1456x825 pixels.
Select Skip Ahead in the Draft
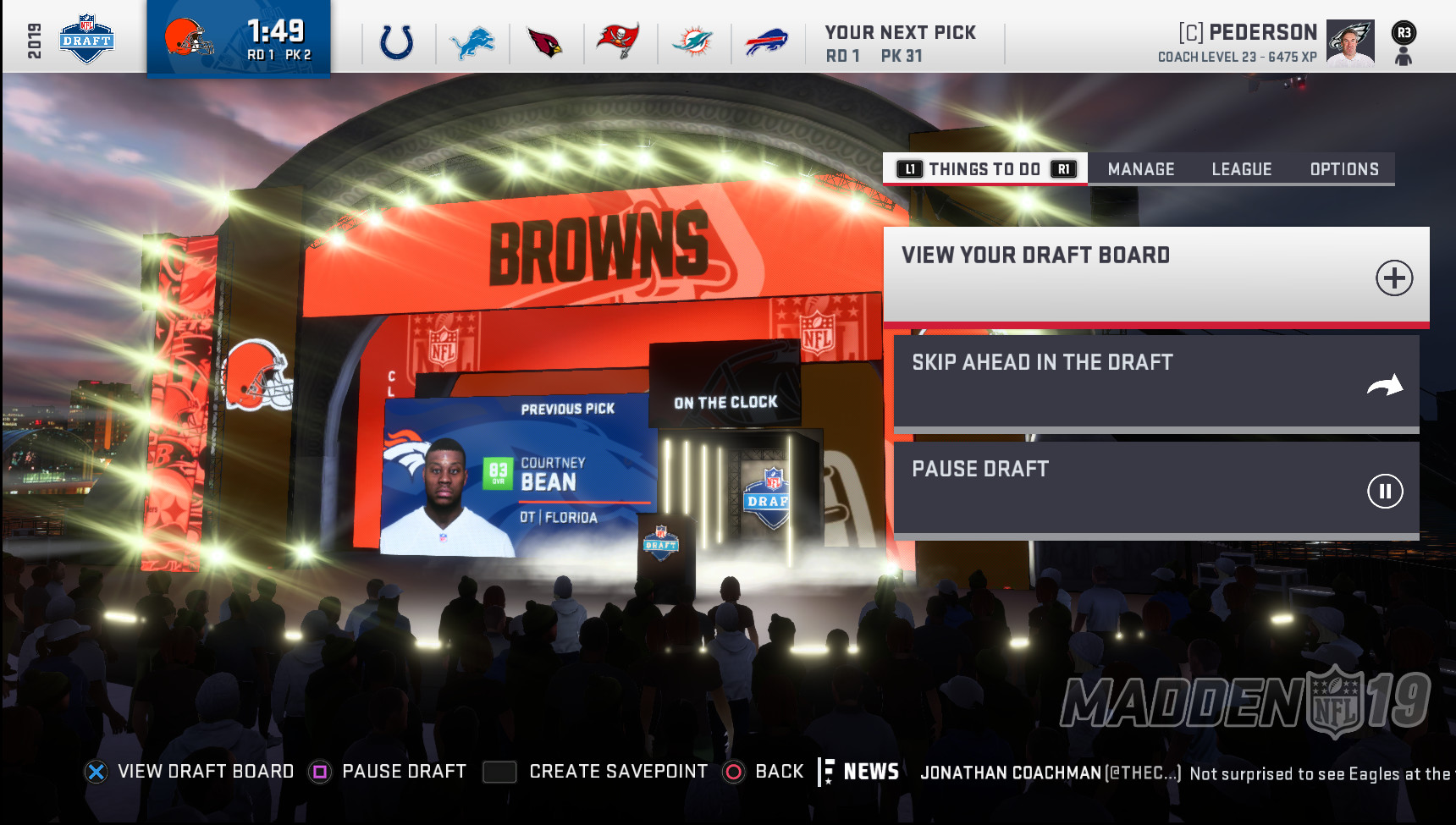click(x=1155, y=382)
